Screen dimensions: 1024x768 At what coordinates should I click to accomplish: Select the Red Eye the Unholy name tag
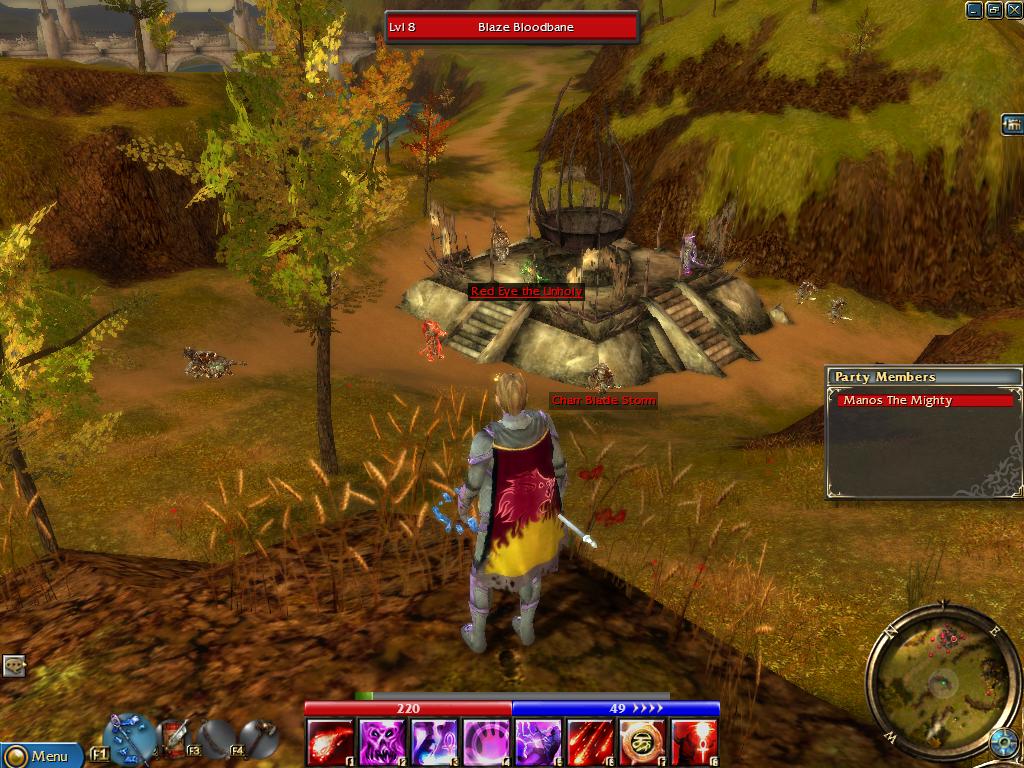[526, 291]
